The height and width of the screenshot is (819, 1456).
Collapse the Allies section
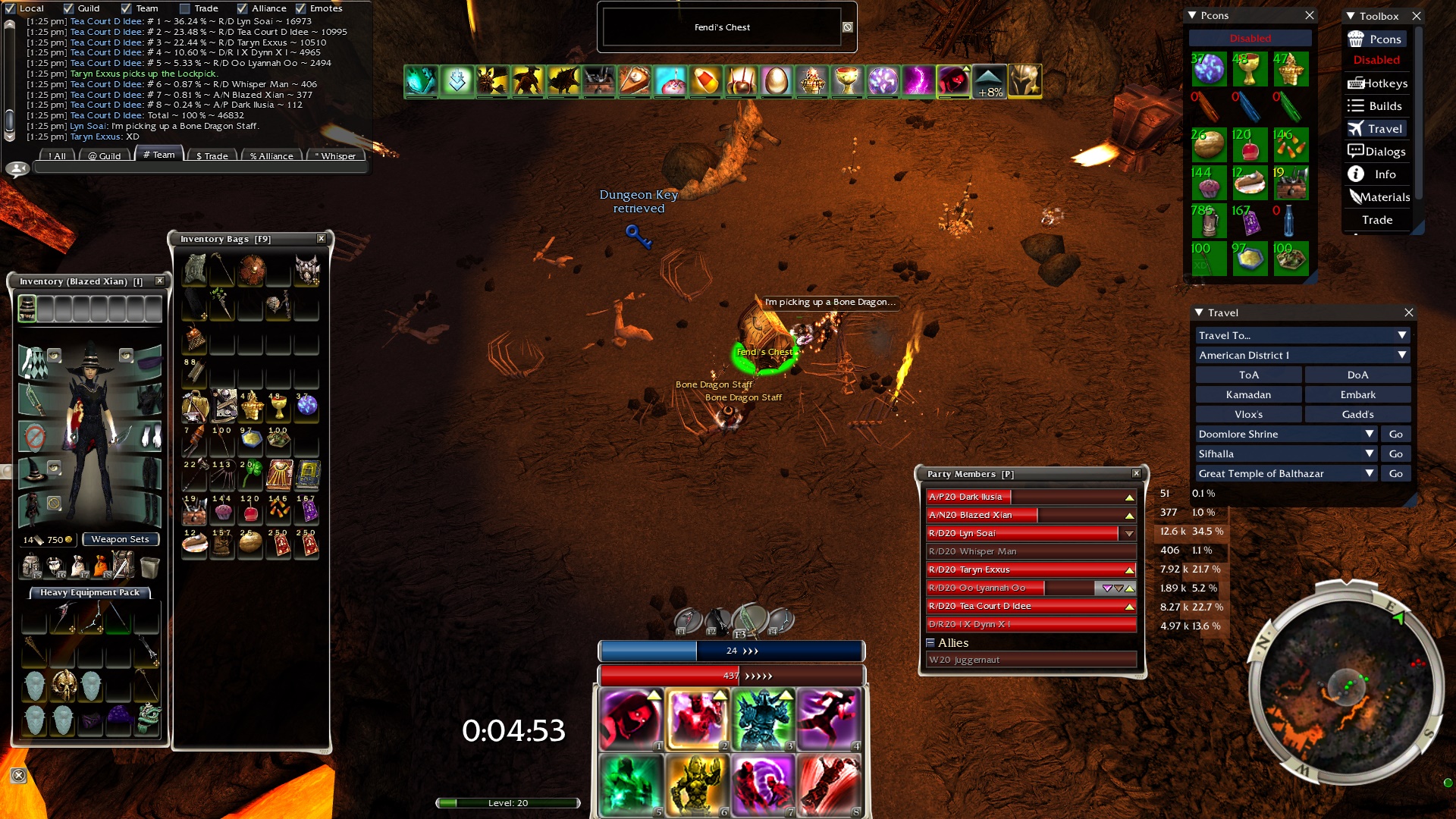[930, 642]
